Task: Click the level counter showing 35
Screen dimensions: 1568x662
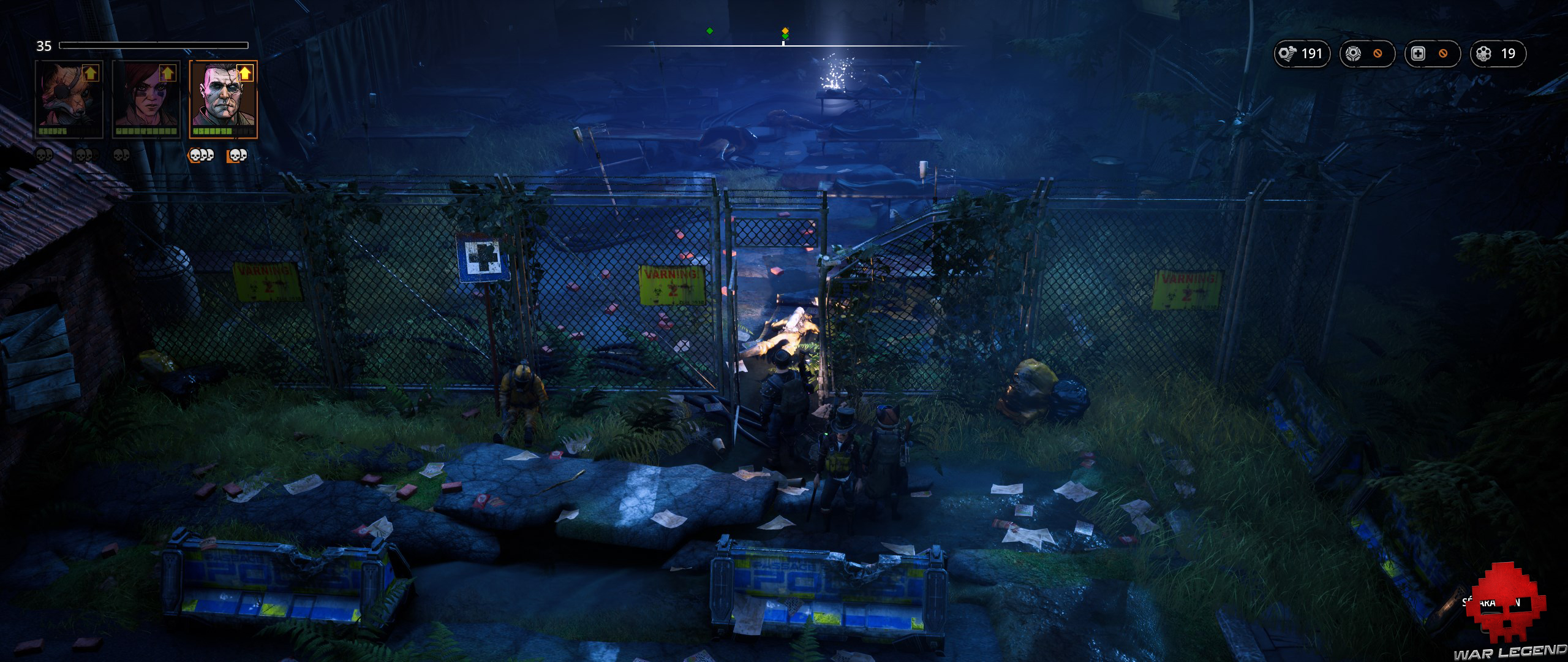Action: pos(44,44)
